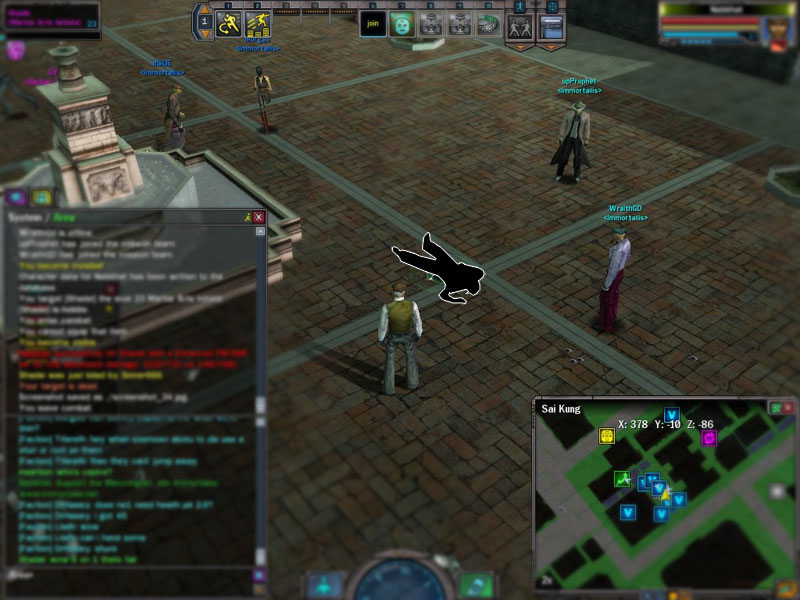Click the green running-figure marker on map
Image resolution: width=800 pixels, height=600 pixels.
point(621,479)
